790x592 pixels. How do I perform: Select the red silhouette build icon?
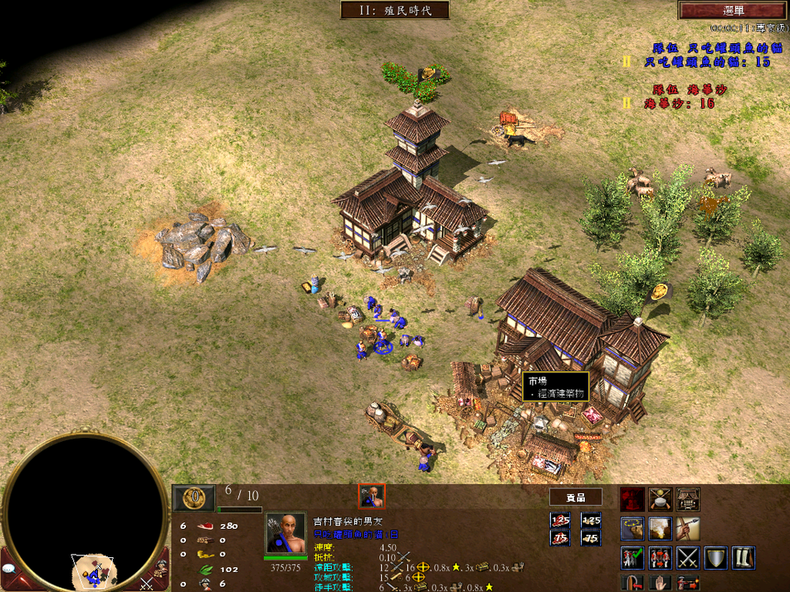click(632, 500)
